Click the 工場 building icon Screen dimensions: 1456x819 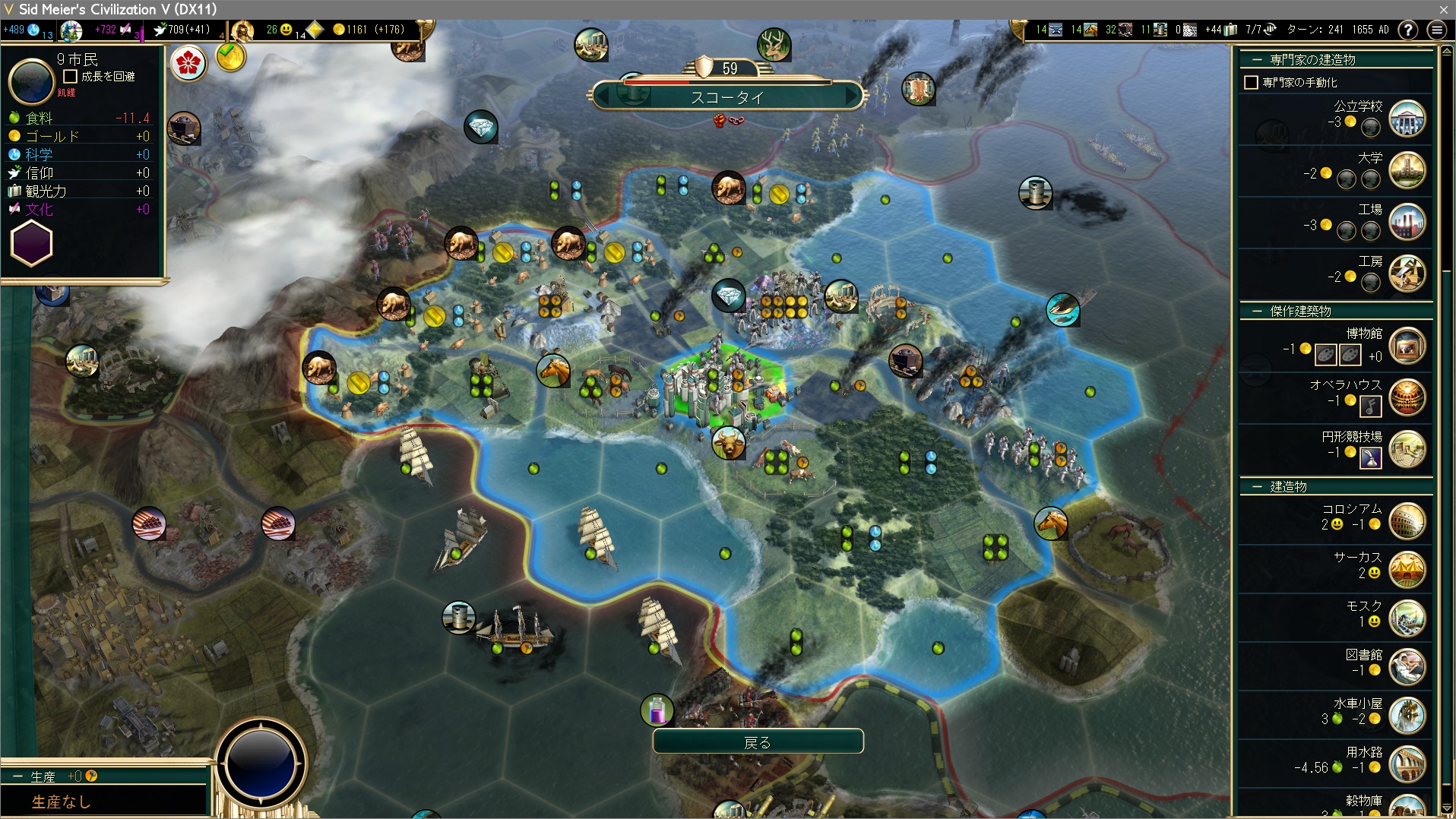point(1407,223)
